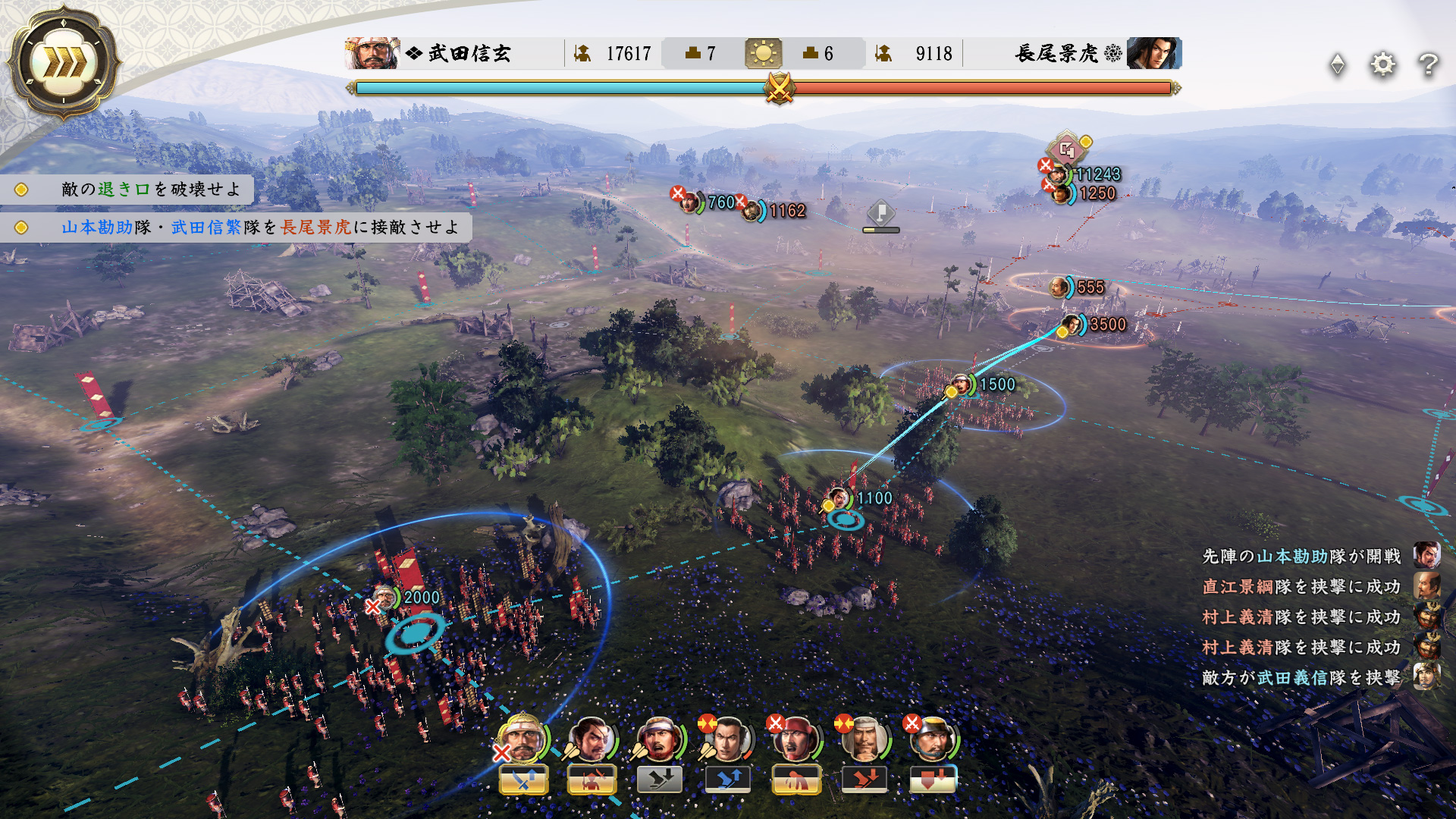This screenshot has height=819, width=1456.
Task: Open the objective to destroy enemy retreat point
Action: coord(150,190)
